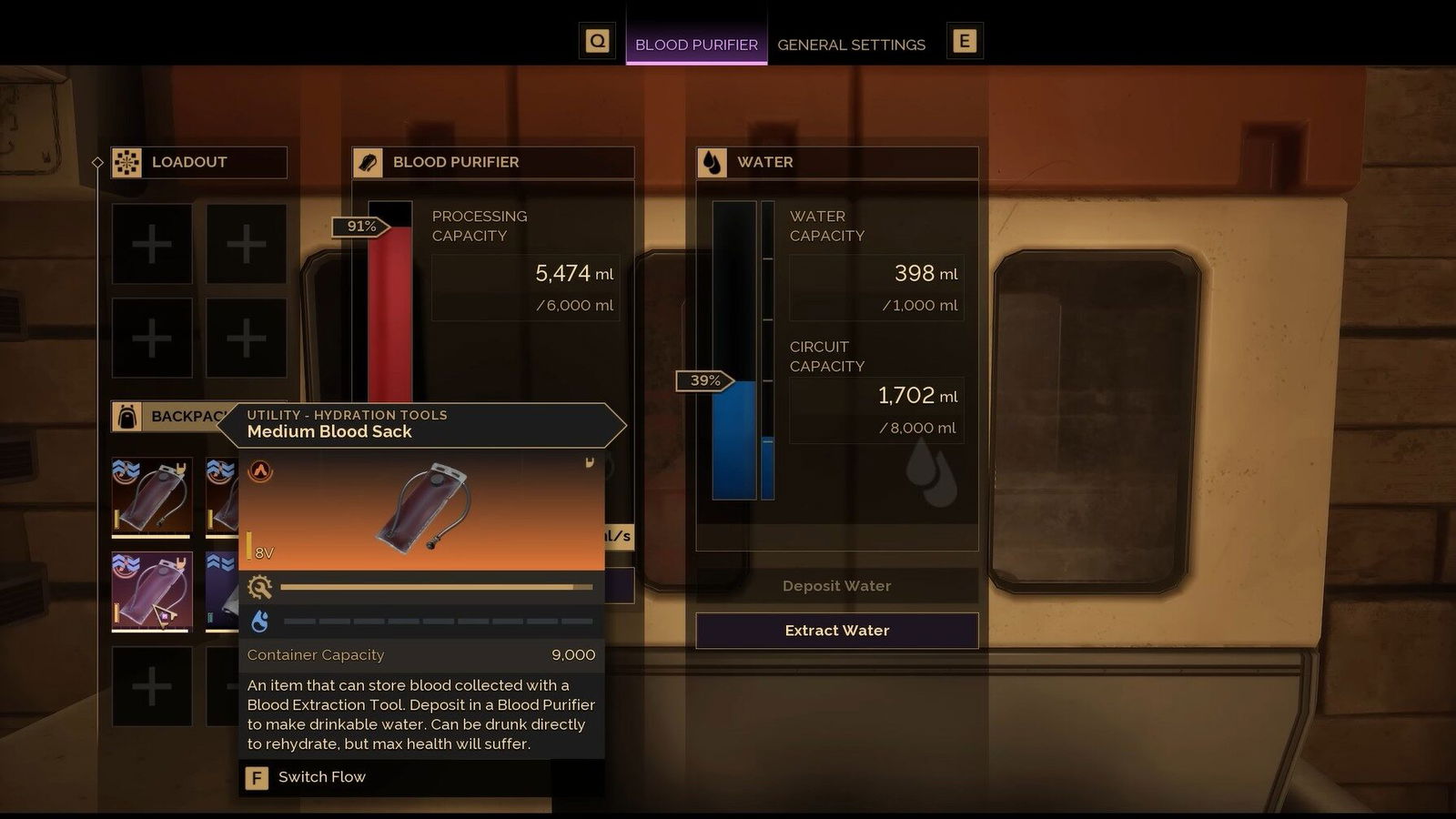The width and height of the screenshot is (1456, 819).
Task: Open the Blood Purifier tab
Action: coord(697,45)
